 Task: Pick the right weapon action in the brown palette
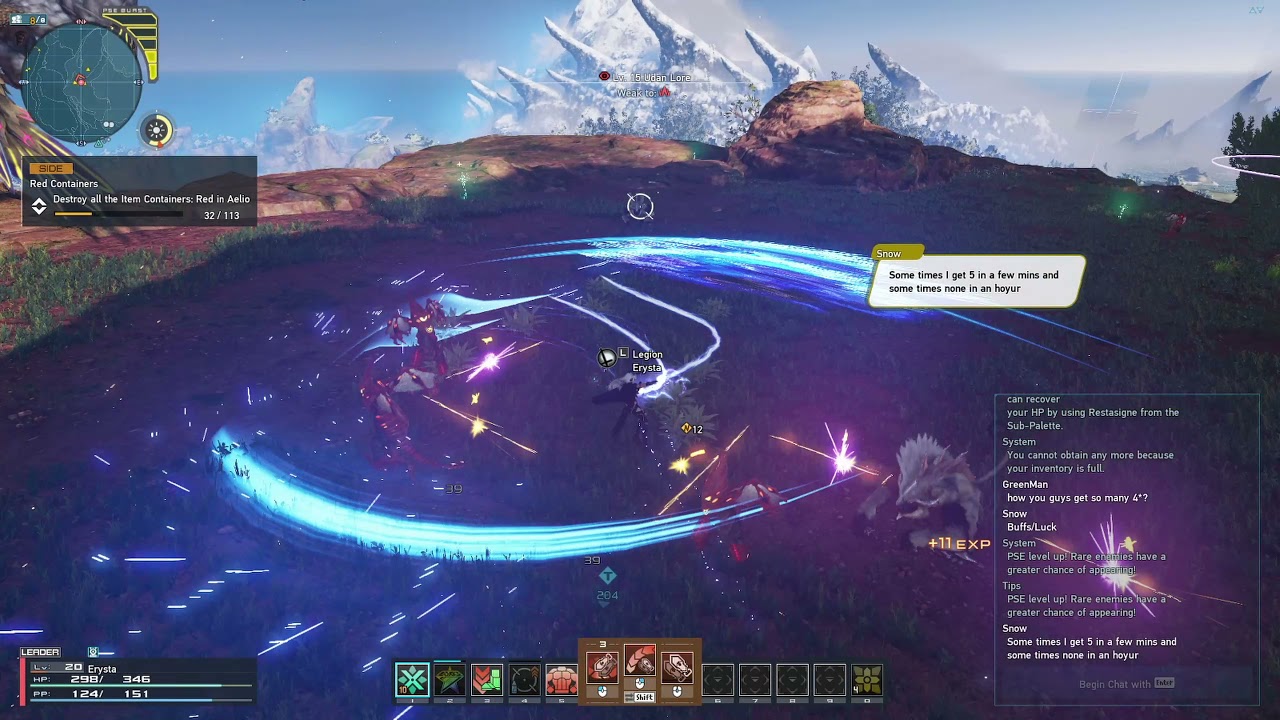pyautogui.click(x=677, y=667)
